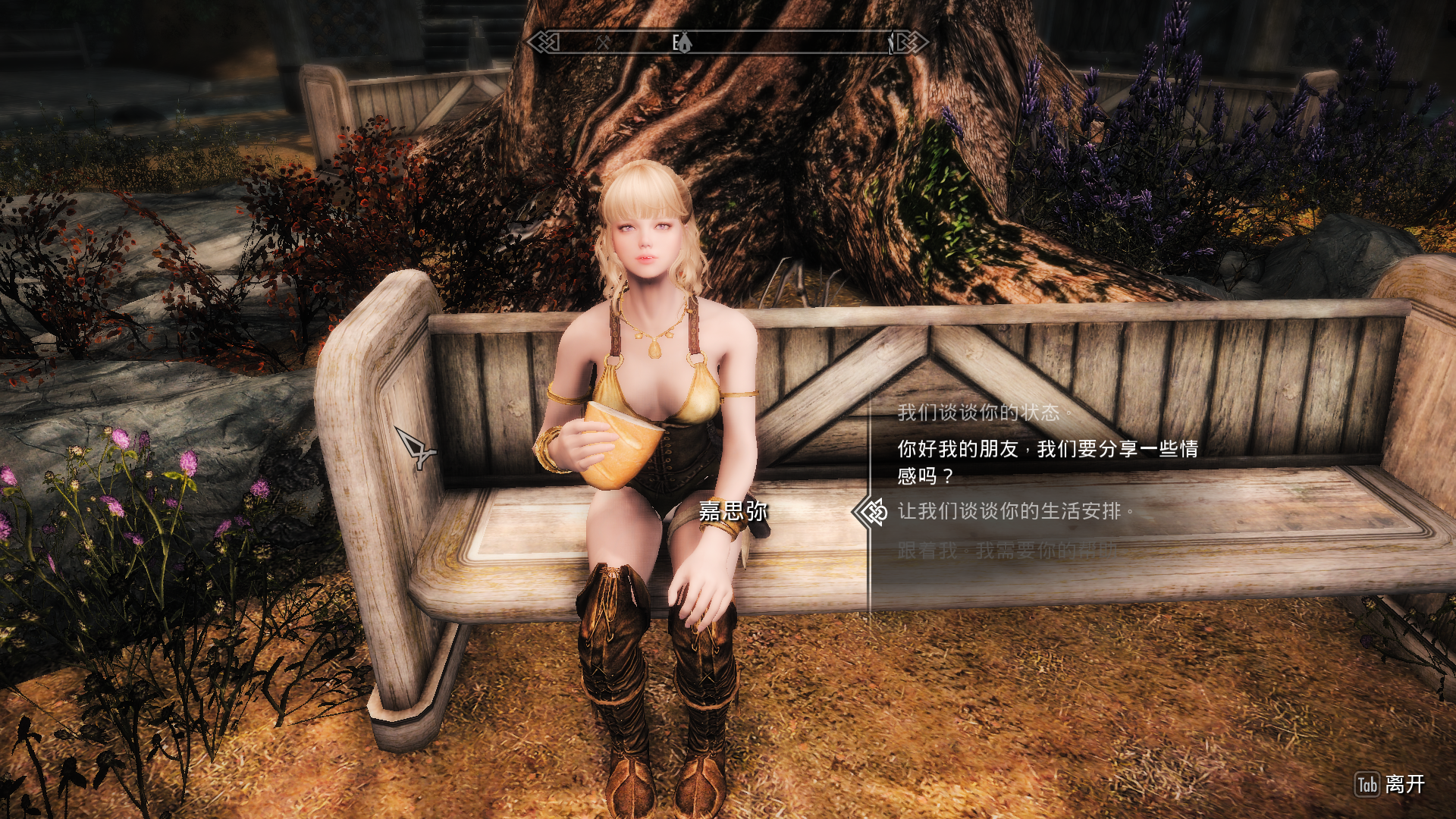The image size is (1456, 819).
Task: Choose the faded reply "跟着我，我需要你的帮助"
Action: point(1007,551)
